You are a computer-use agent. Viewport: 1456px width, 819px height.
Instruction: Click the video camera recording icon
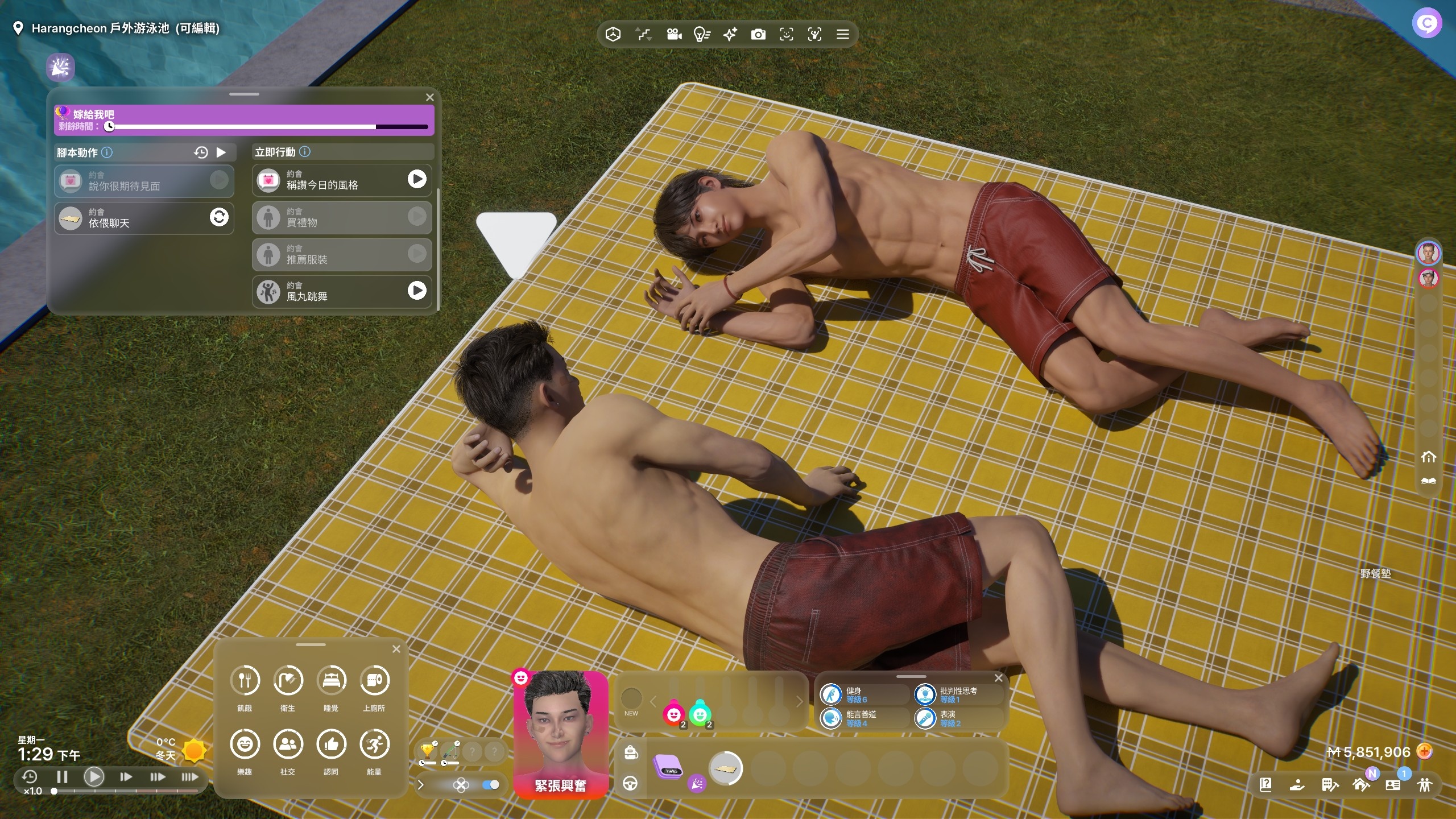[674, 35]
